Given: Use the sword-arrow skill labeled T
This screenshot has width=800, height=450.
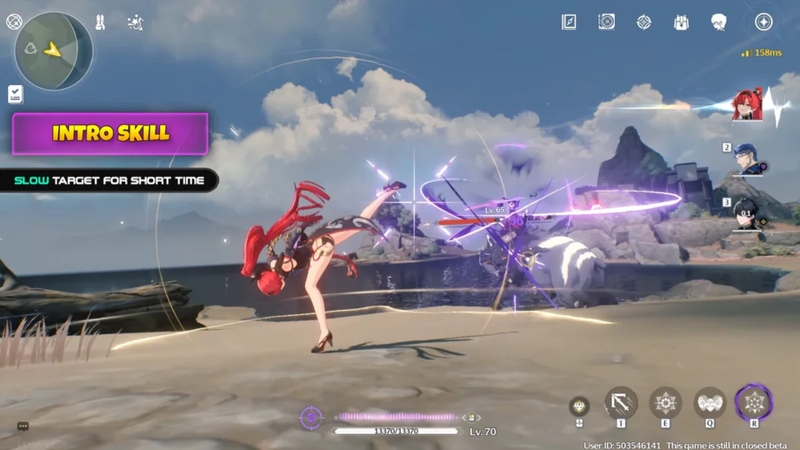Looking at the screenshot, I should (621, 402).
